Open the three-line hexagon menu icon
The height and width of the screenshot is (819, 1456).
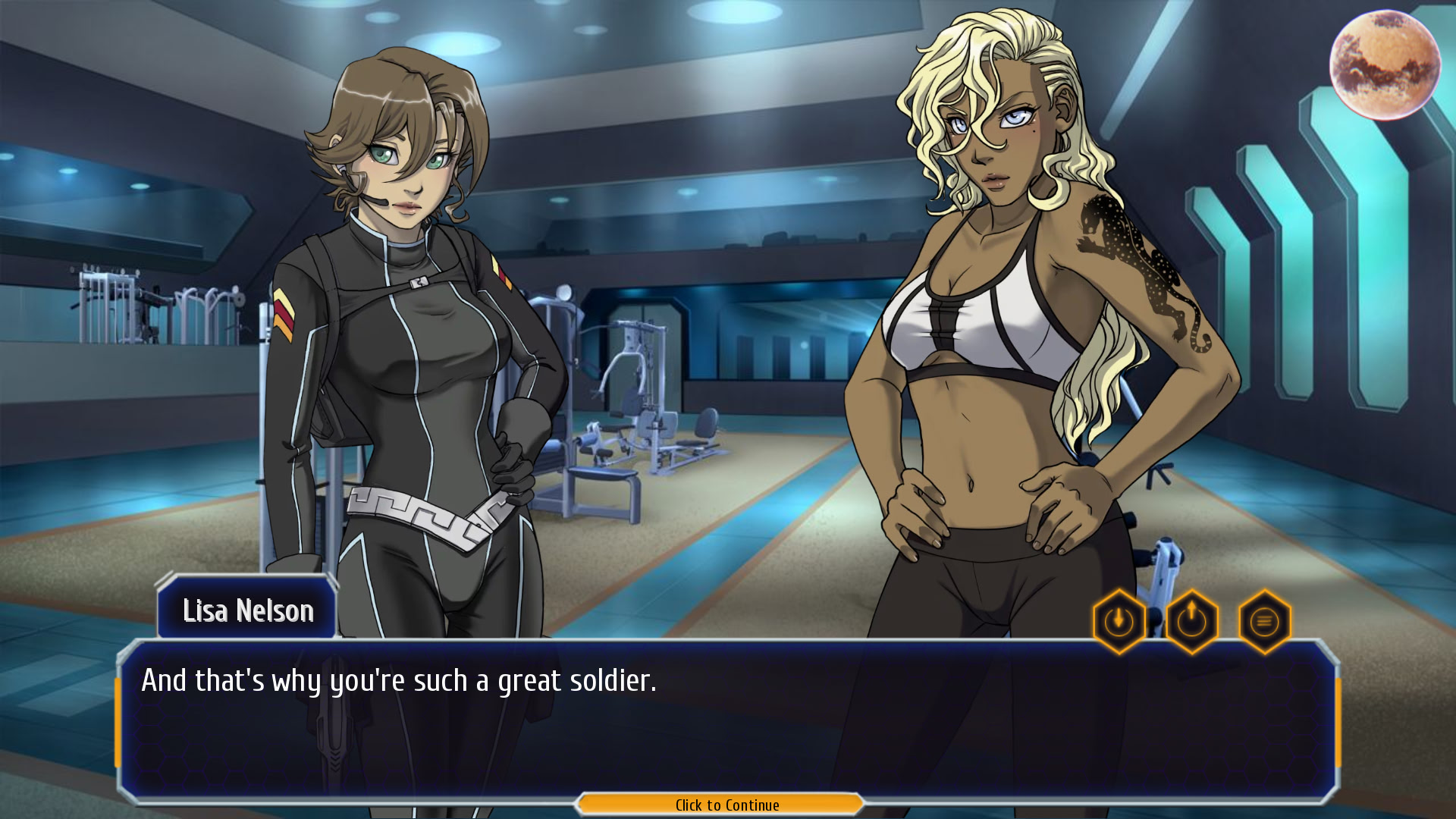pyautogui.click(x=1264, y=622)
